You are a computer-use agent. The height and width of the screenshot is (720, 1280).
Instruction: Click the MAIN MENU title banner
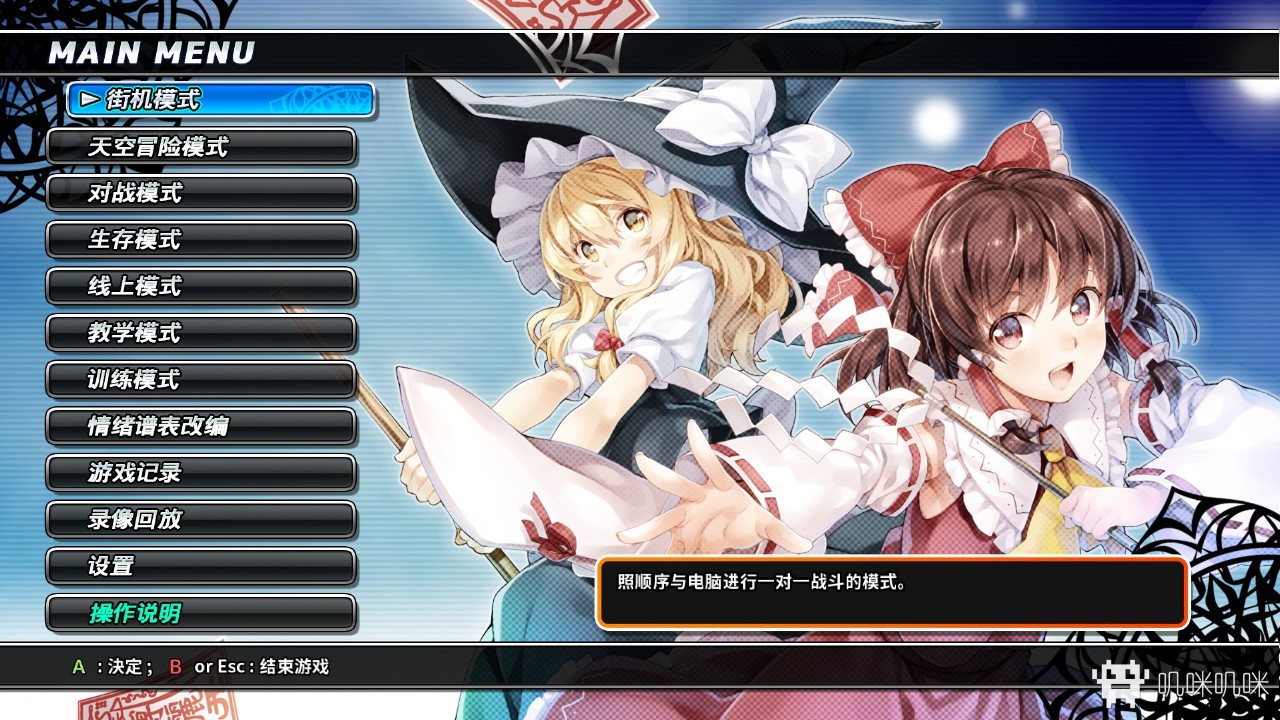(x=150, y=53)
